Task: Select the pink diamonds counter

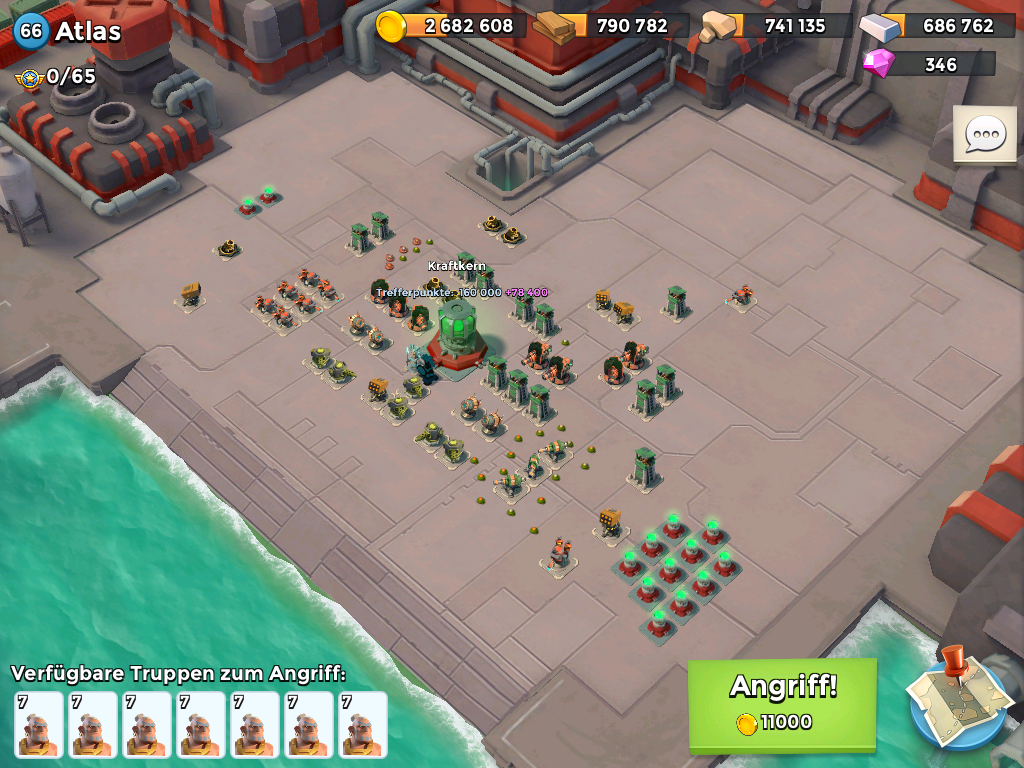Action: (x=928, y=64)
